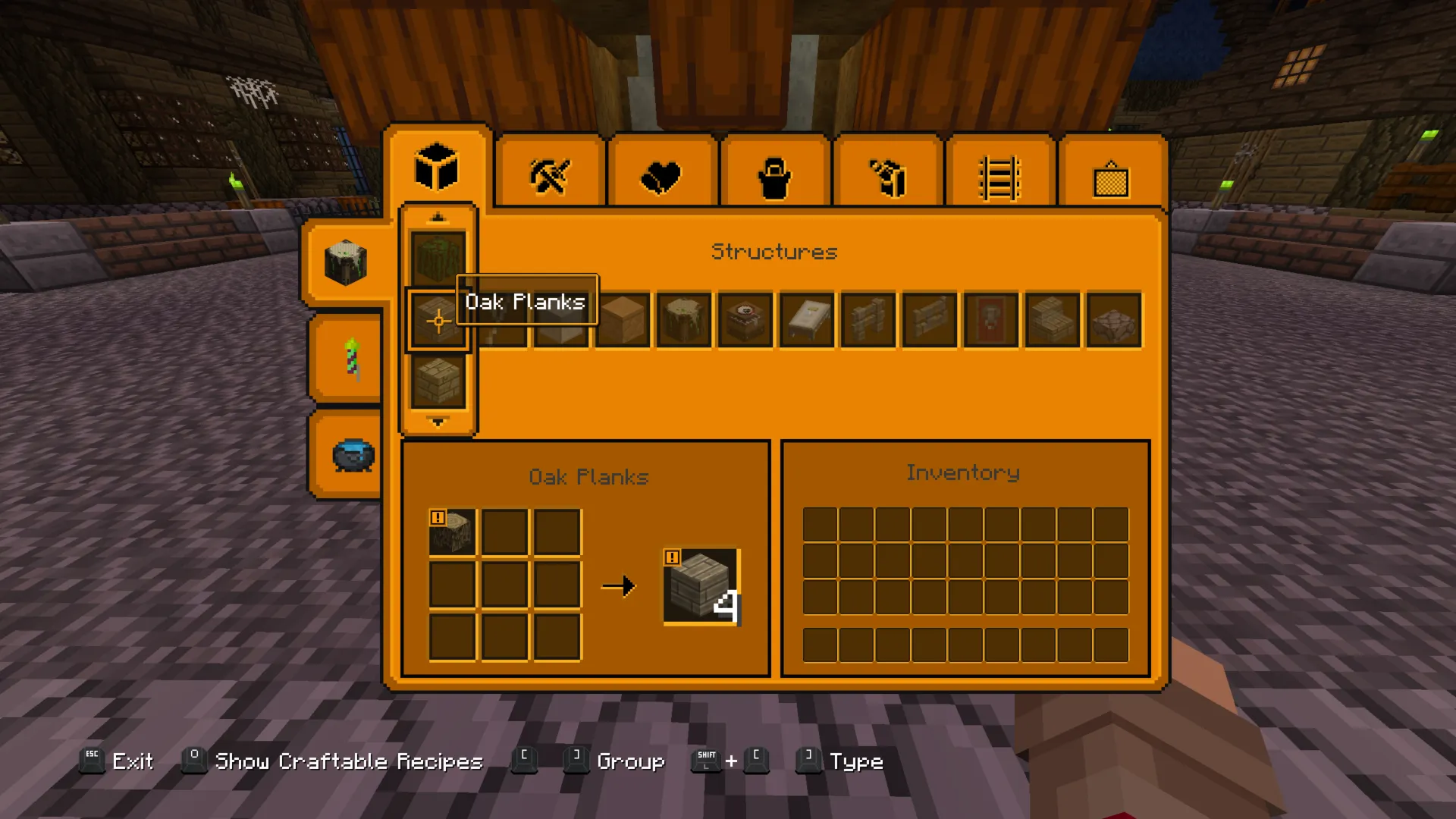Click the up arrow above the plank list
This screenshot has height=819, width=1456.
point(438,218)
